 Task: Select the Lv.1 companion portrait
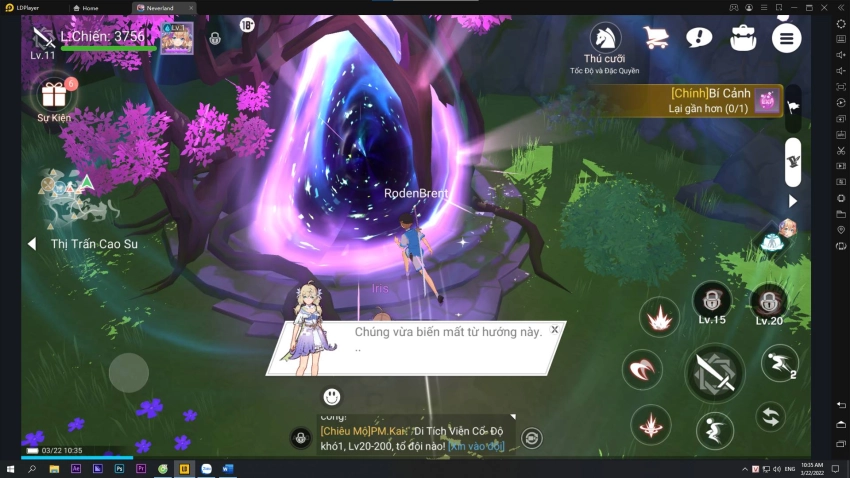tap(176, 38)
